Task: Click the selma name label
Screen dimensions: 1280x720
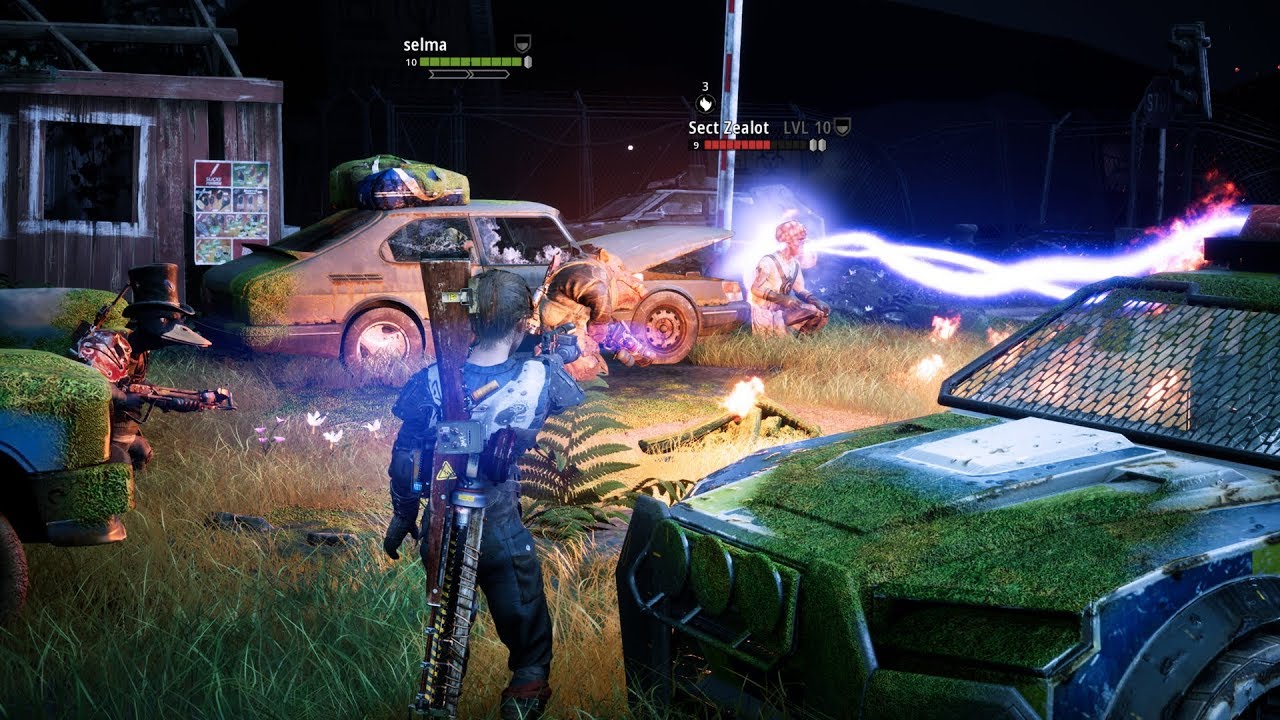Action: pyautogui.click(x=425, y=44)
